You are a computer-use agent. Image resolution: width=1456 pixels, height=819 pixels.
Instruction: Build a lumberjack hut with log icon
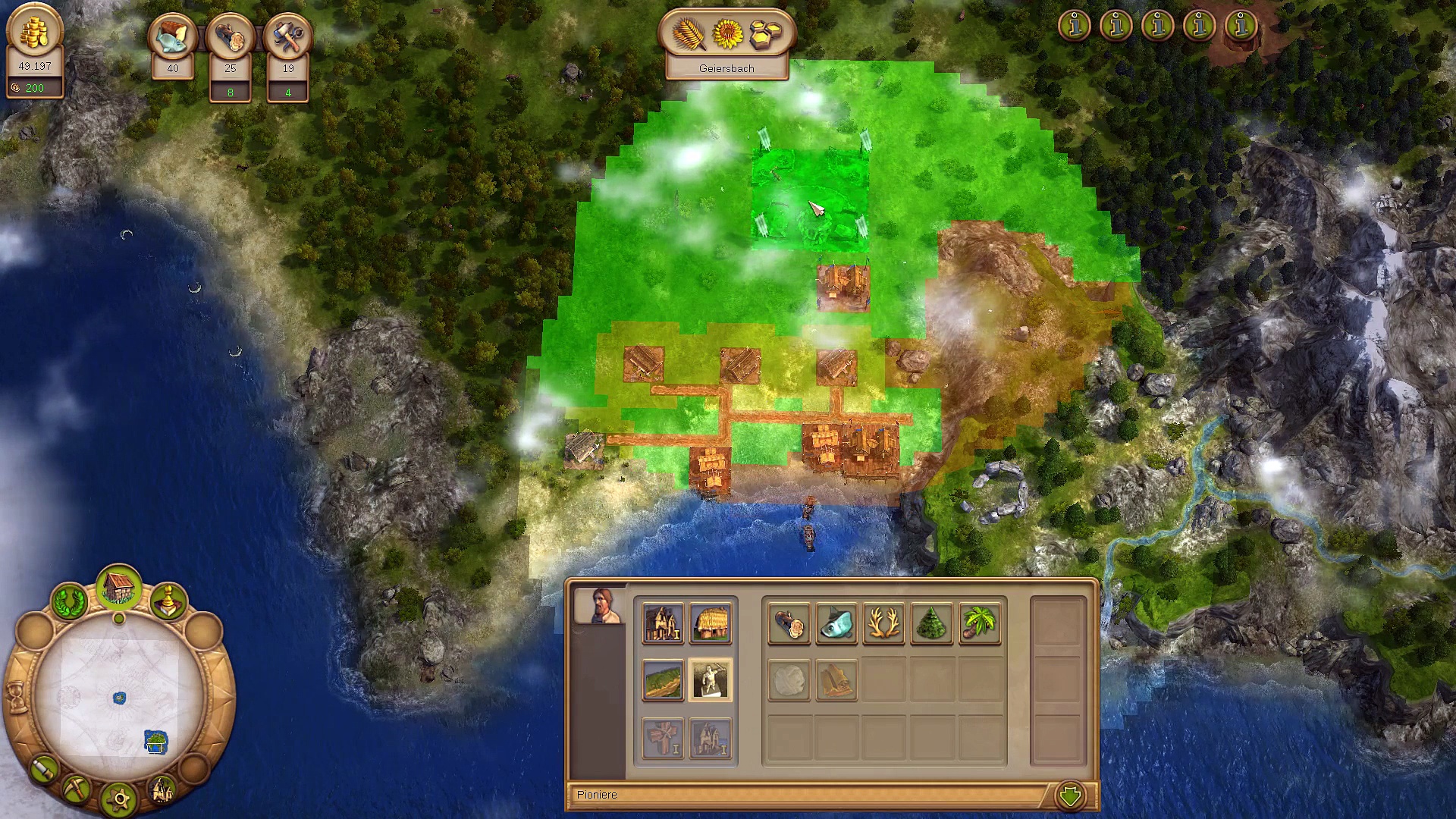[x=789, y=623]
